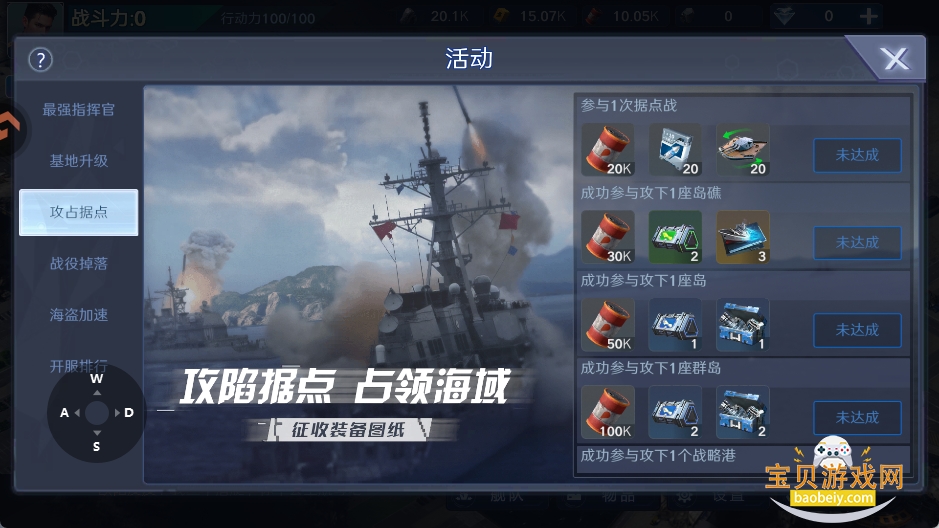This screenshot has height=528, width=939.
Task: Open the 战役掉落 tab
Action: coord(78,263)
